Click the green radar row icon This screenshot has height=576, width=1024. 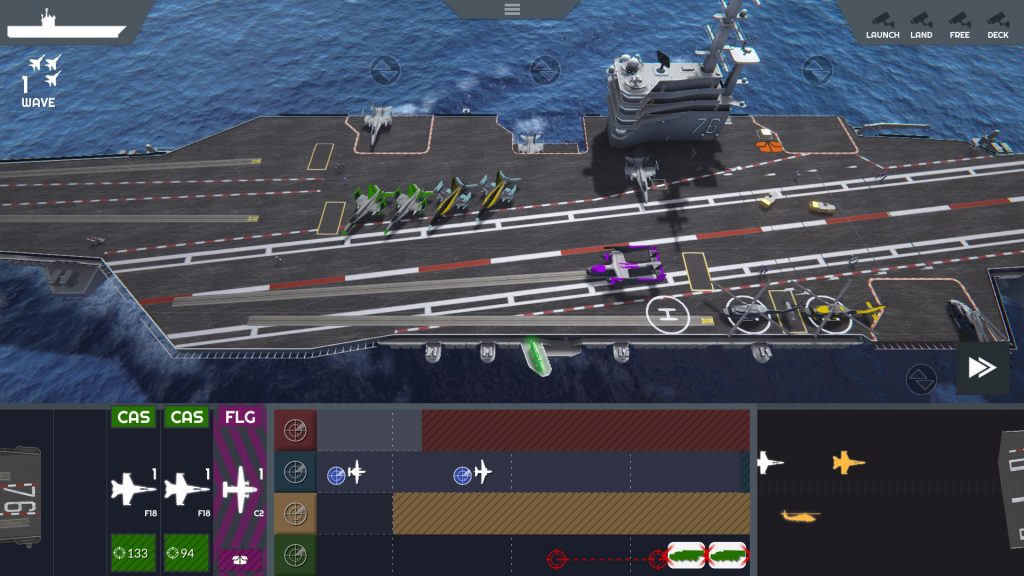(295, 555)
